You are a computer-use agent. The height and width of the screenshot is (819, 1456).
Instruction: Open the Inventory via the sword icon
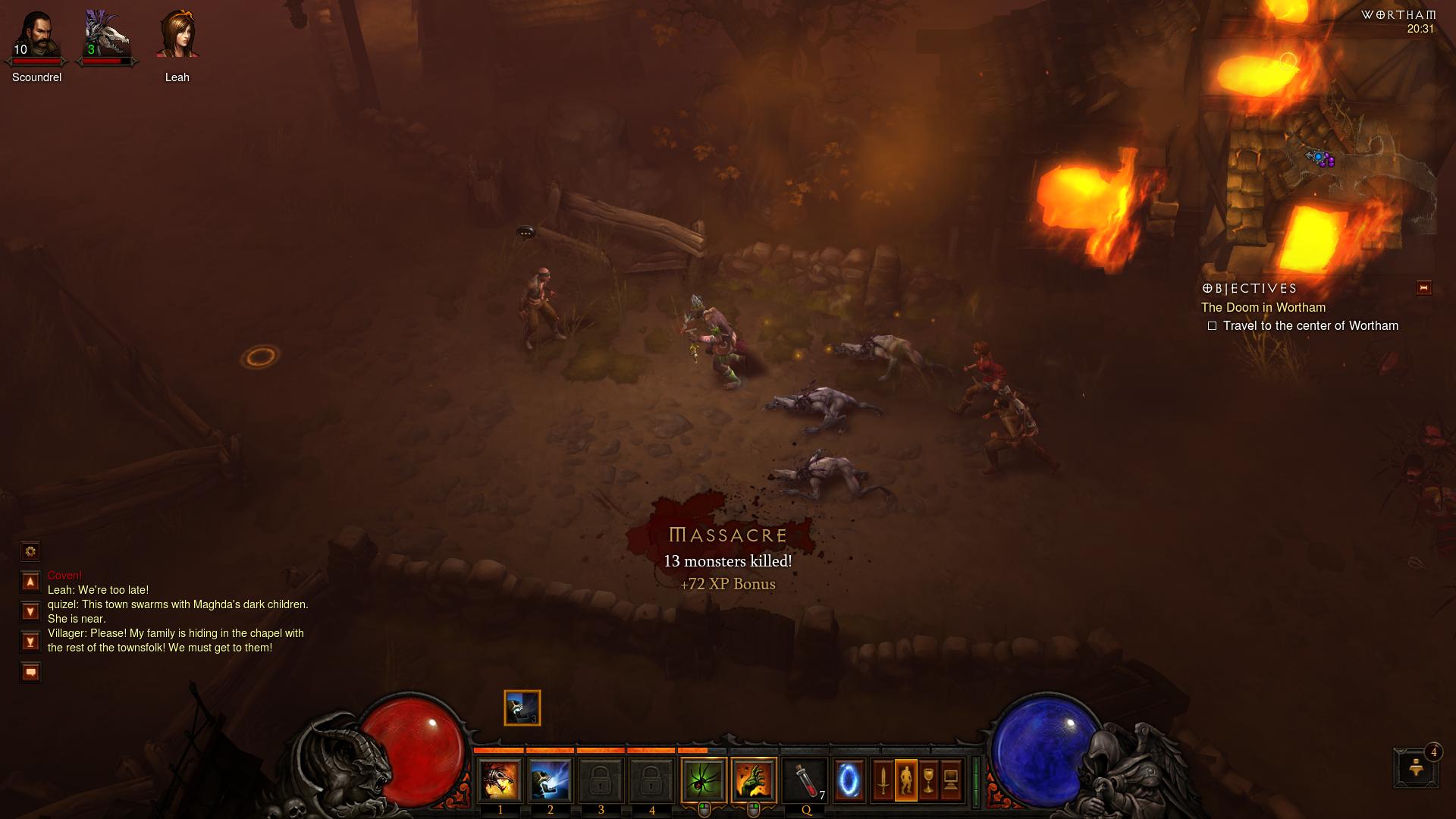point(884,780)
